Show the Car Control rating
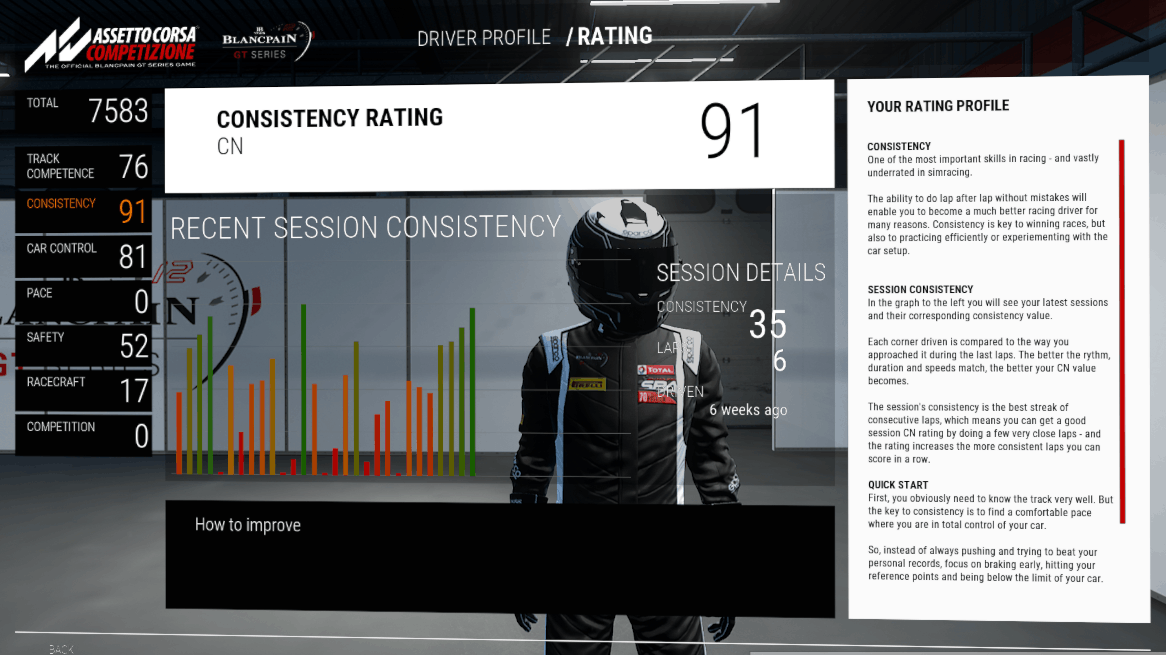 point(84,256)
